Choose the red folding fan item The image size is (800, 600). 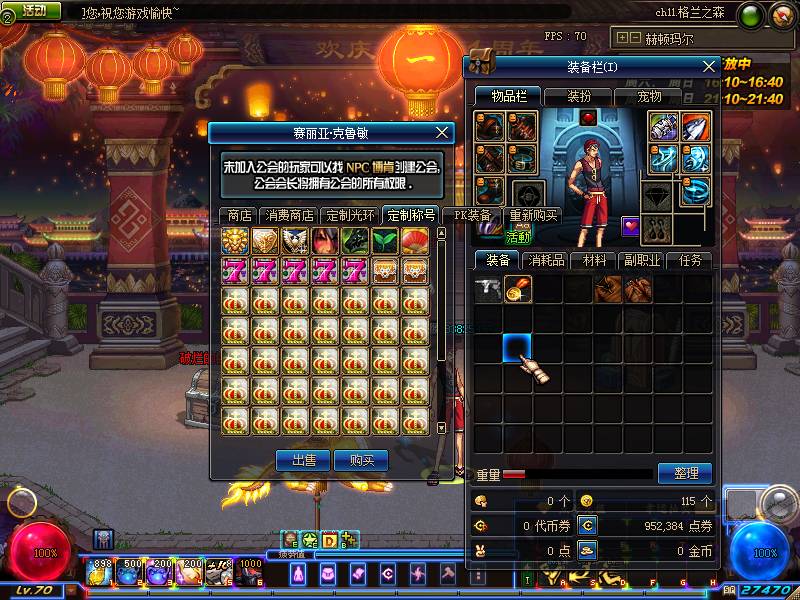(415, 240)
